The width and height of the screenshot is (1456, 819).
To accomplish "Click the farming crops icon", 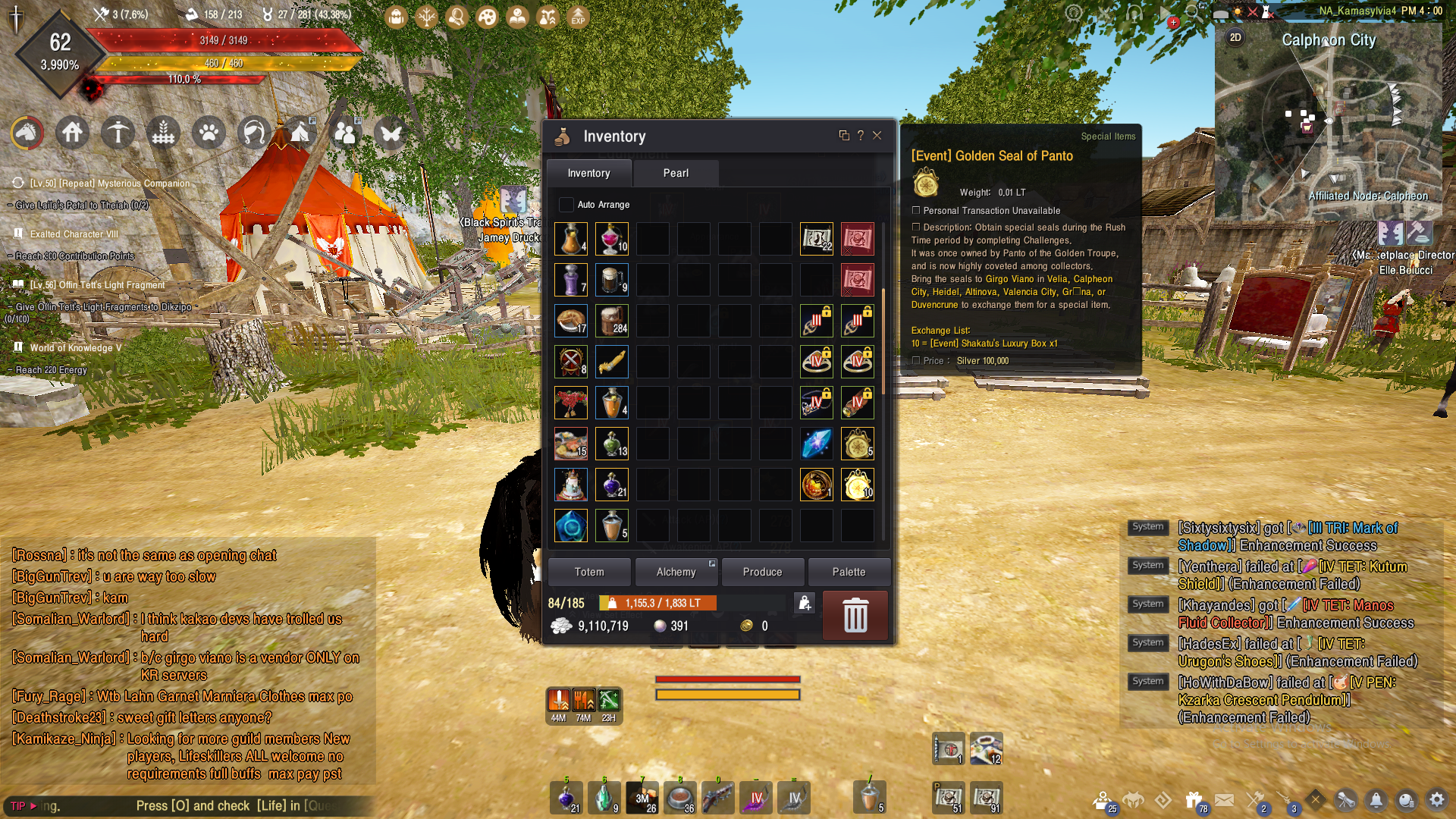I will click(x=163, y=133).
